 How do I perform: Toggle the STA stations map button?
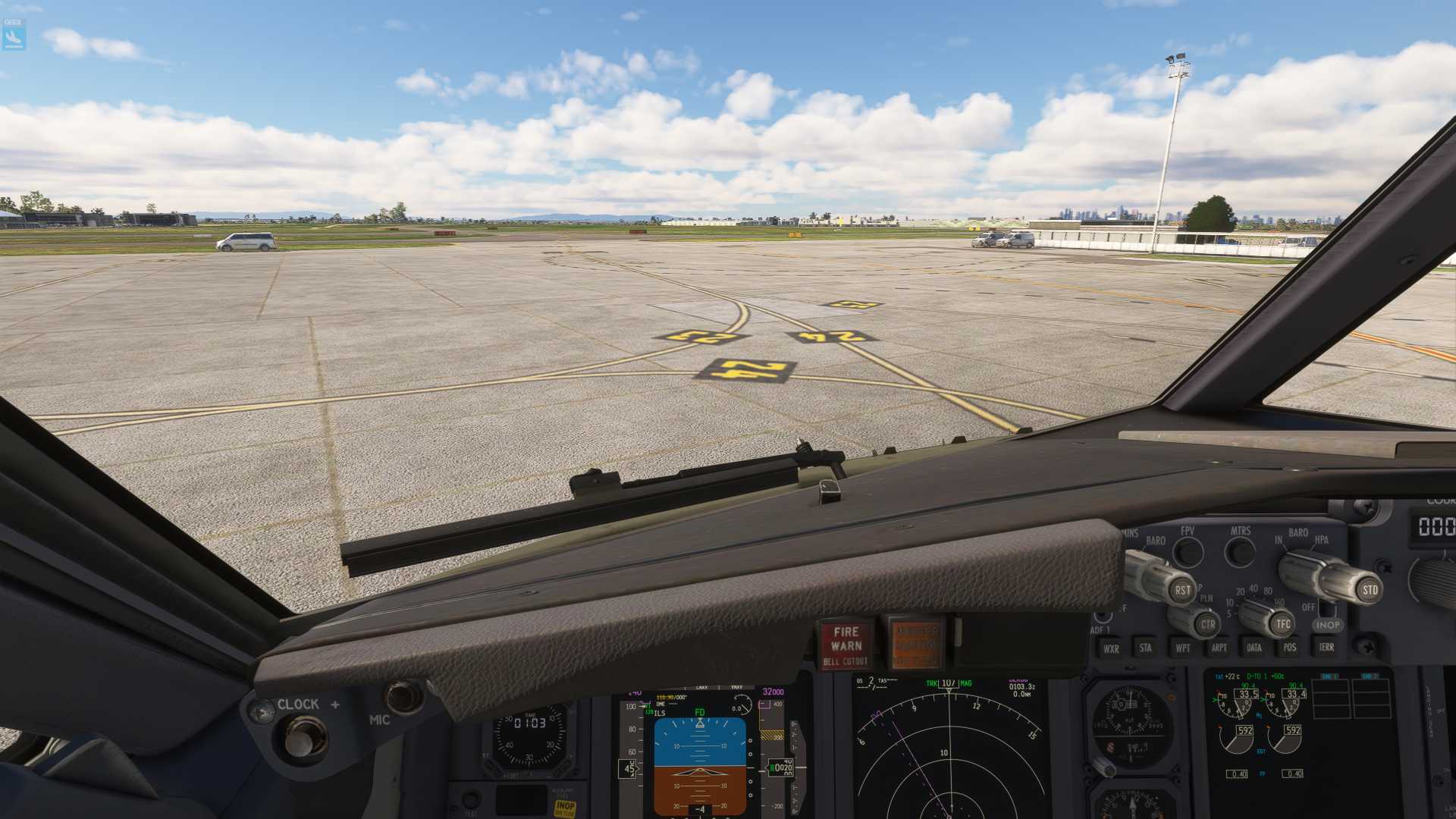pos(1145,648)
